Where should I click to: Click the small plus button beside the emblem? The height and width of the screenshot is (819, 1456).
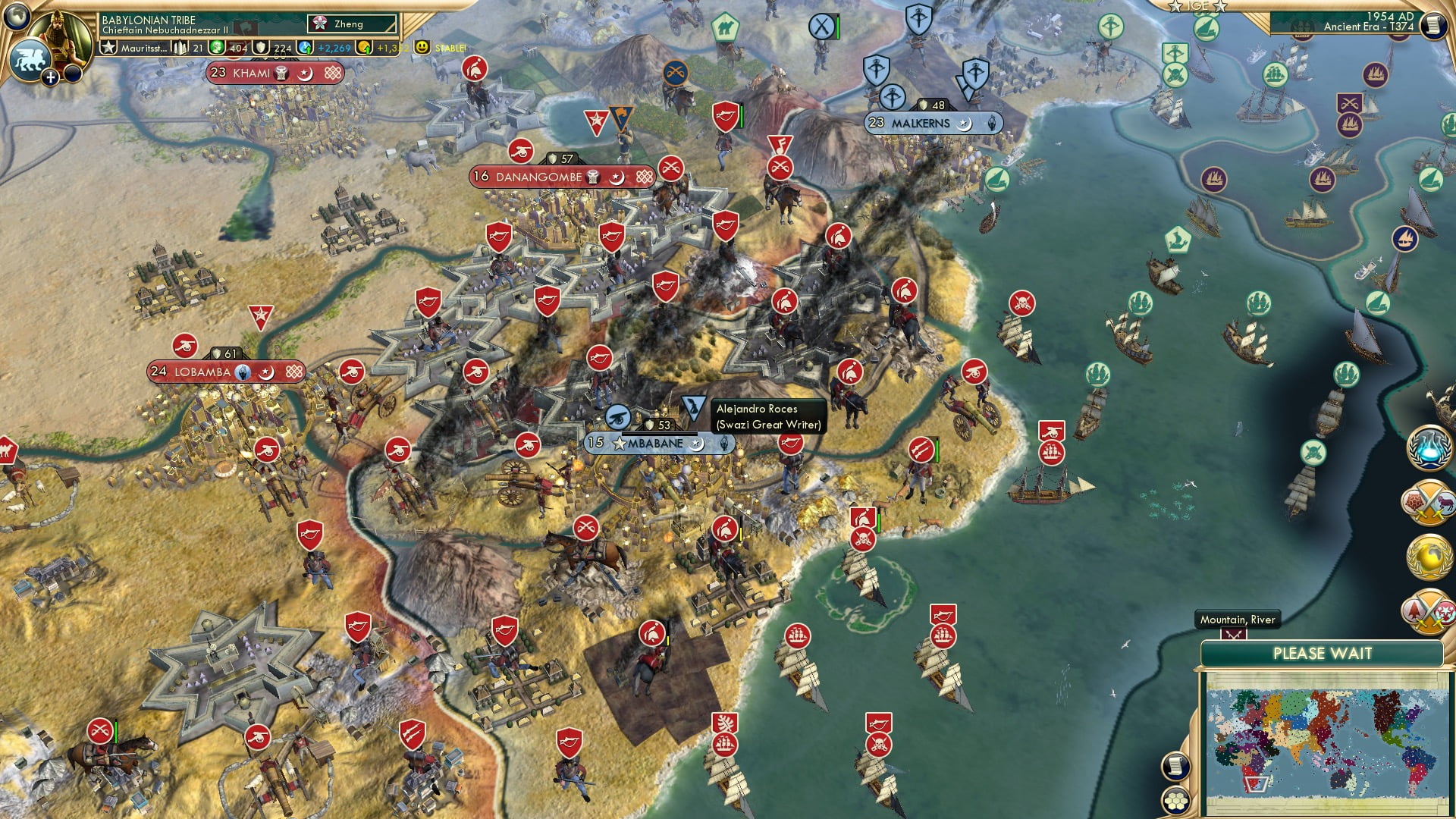coord(51,77)
